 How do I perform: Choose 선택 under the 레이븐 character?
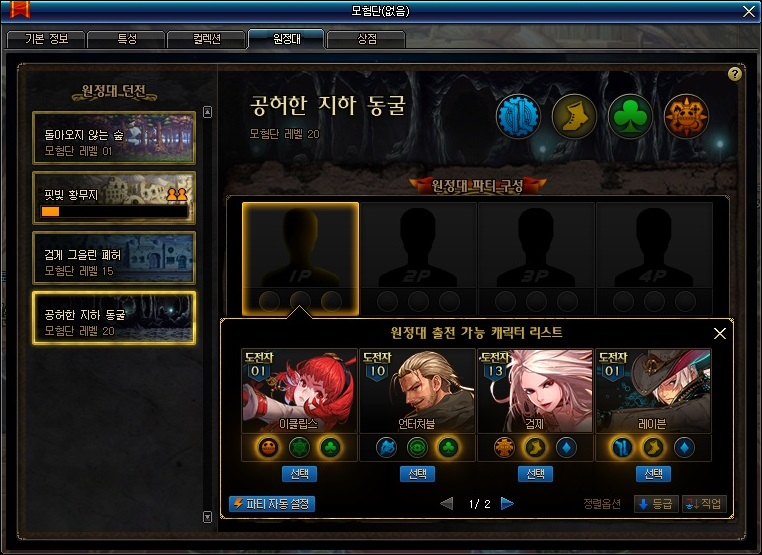coord(653,474)
